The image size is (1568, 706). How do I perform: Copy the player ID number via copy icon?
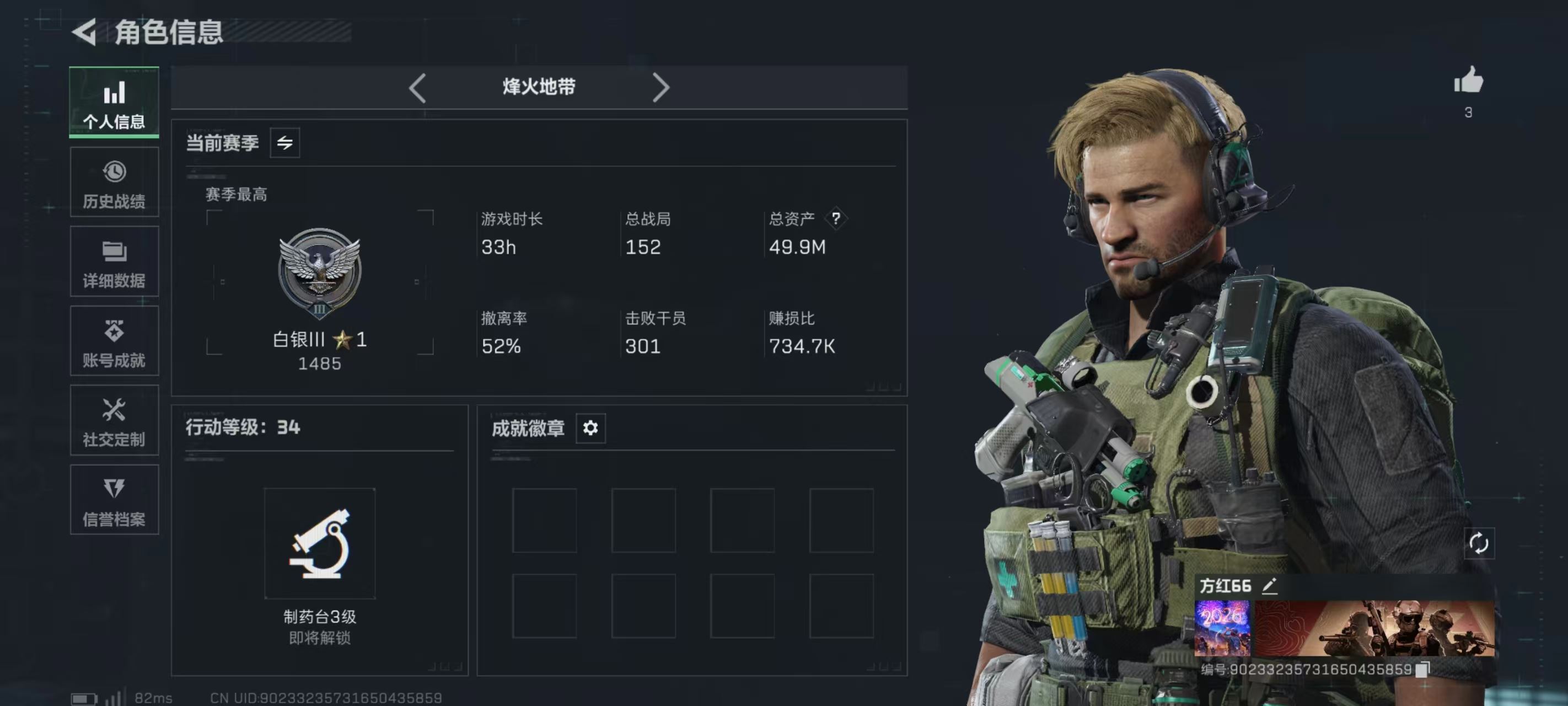[1422, 670]
